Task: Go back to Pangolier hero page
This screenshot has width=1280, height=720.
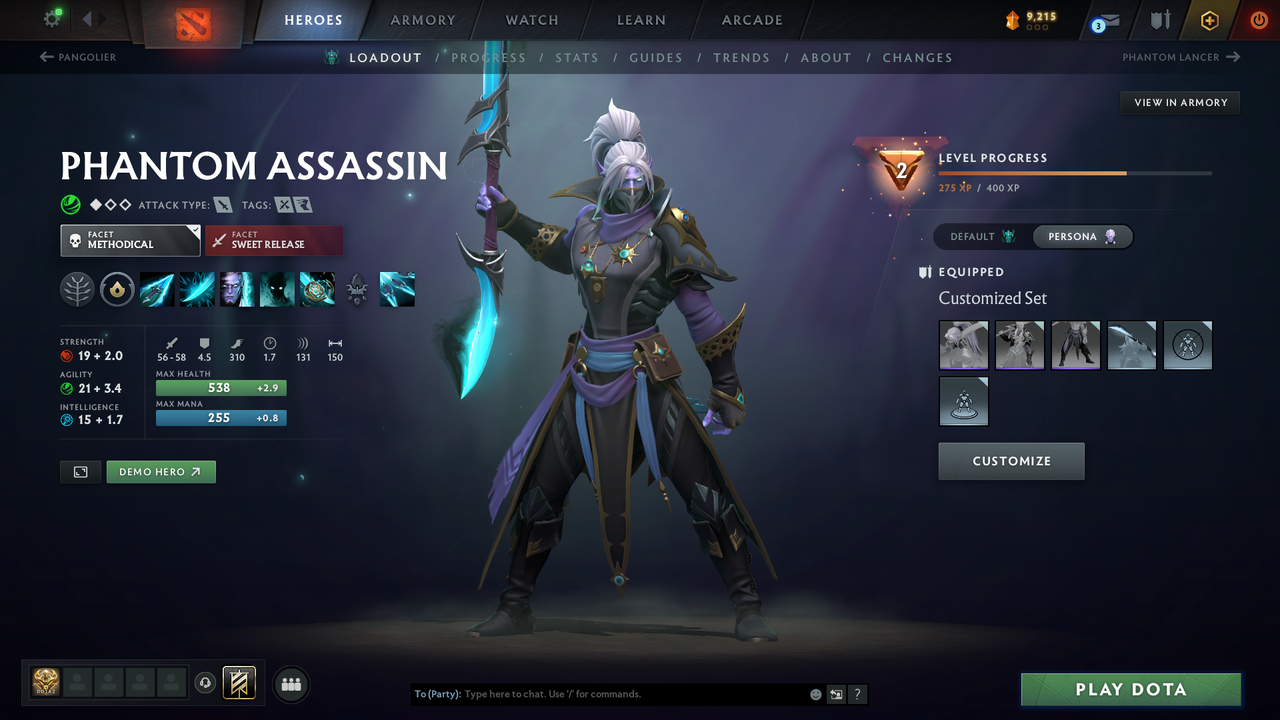Action: [80, 57]
